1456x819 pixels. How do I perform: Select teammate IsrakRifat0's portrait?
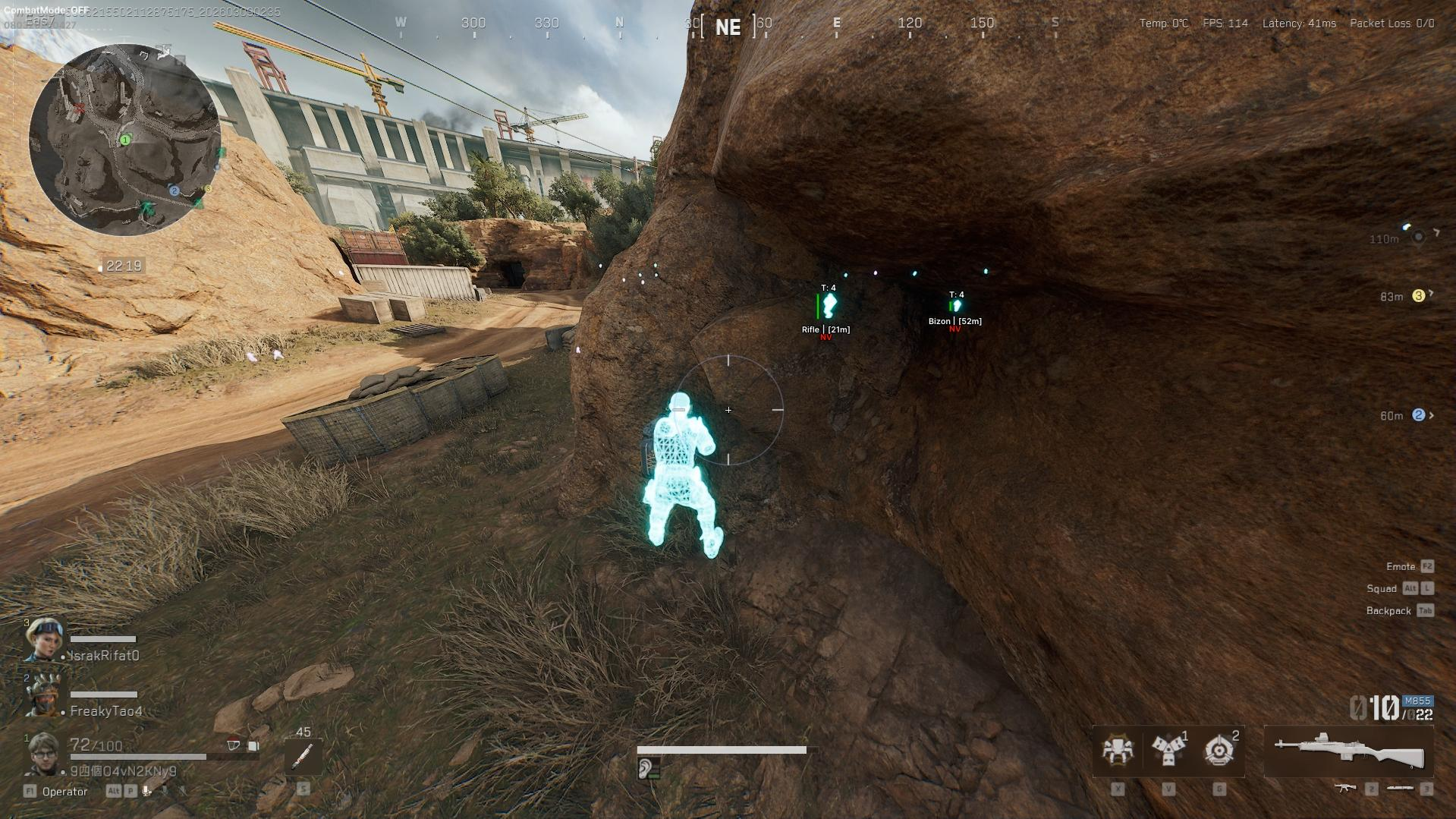(44, 640)
